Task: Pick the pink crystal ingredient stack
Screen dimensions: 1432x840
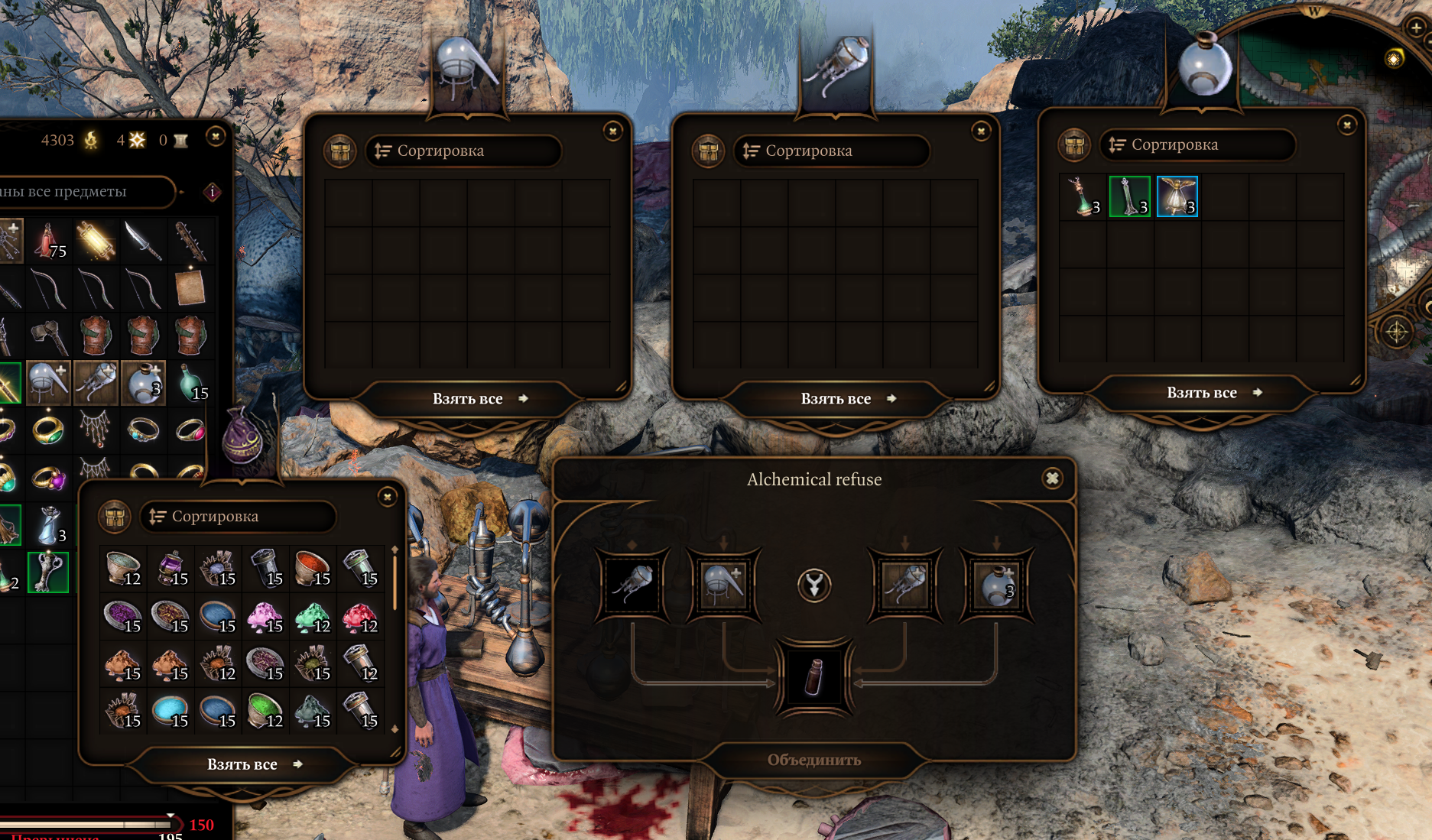Action: pyautogui.click(x=265, y=617)
